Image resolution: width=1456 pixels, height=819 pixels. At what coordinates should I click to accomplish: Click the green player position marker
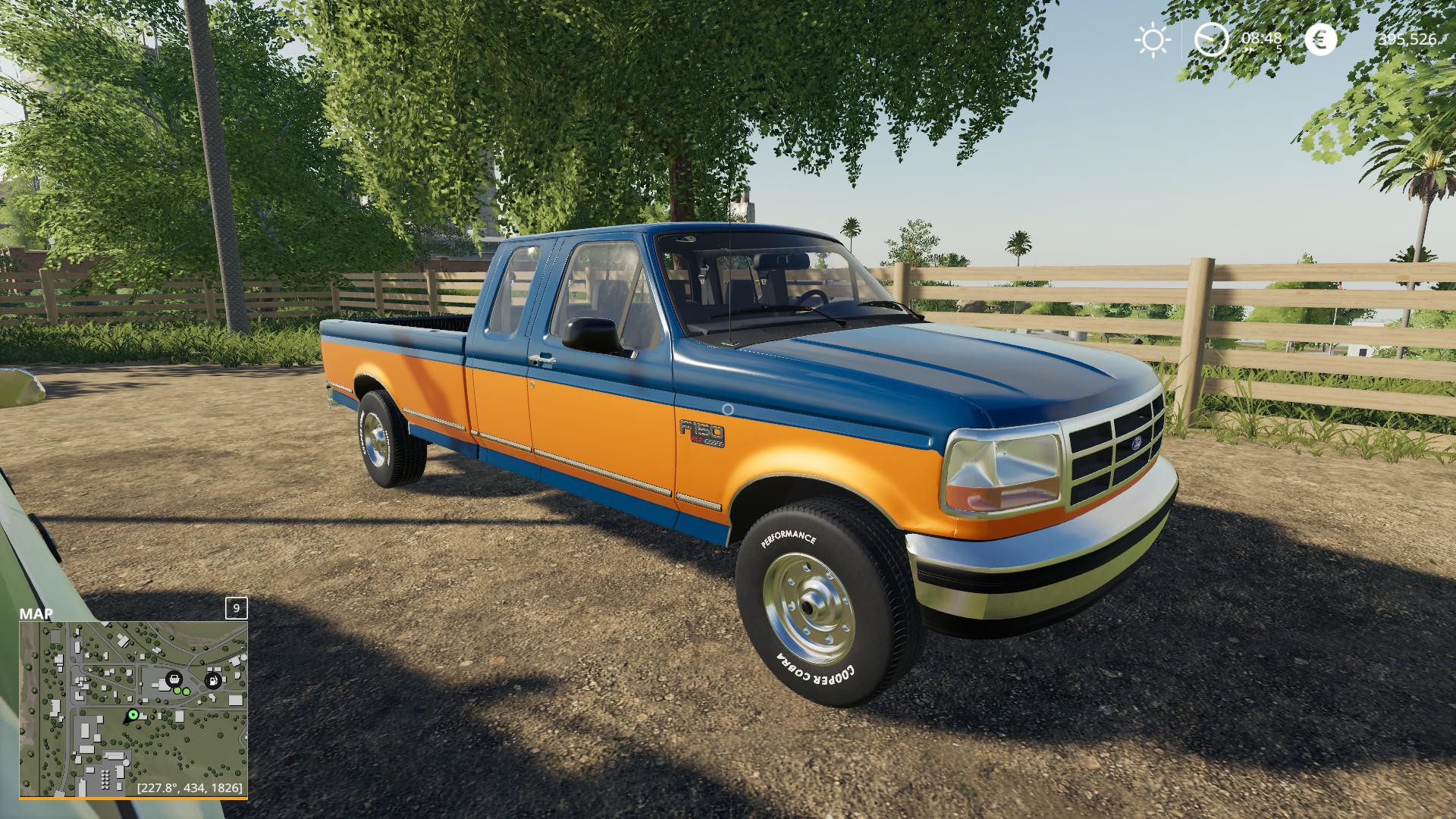tap(133, 715)
